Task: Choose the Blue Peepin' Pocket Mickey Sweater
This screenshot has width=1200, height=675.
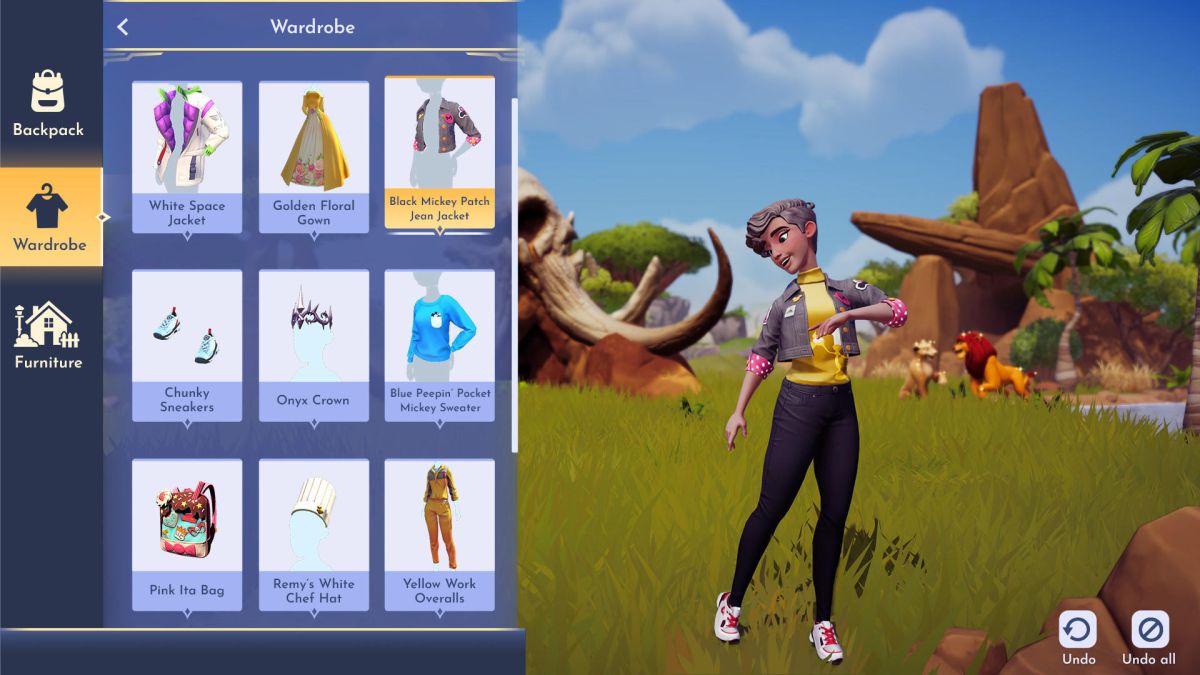Action: [x=439, y=344]
